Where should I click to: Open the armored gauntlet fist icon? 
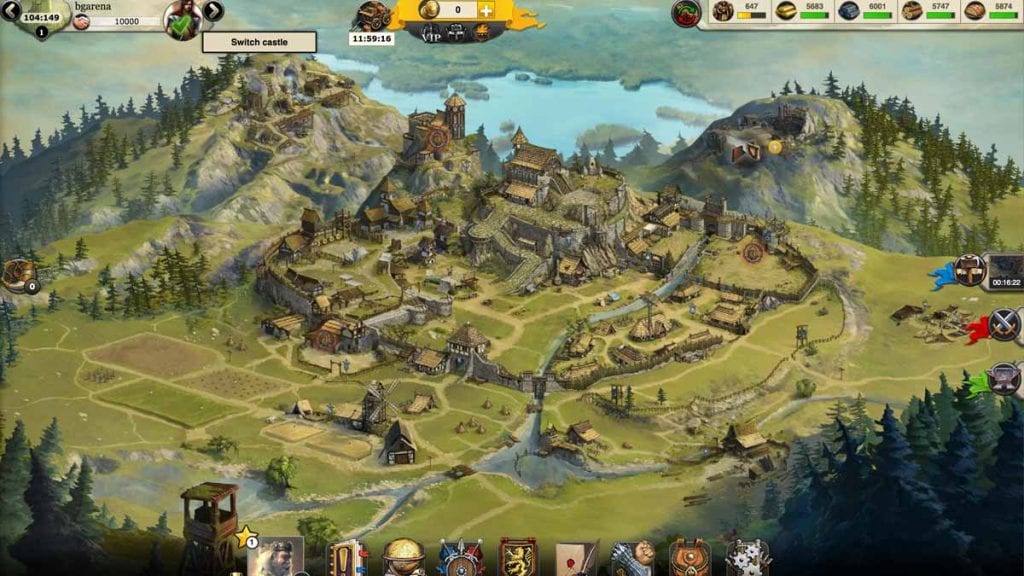(x=633, y=558)
